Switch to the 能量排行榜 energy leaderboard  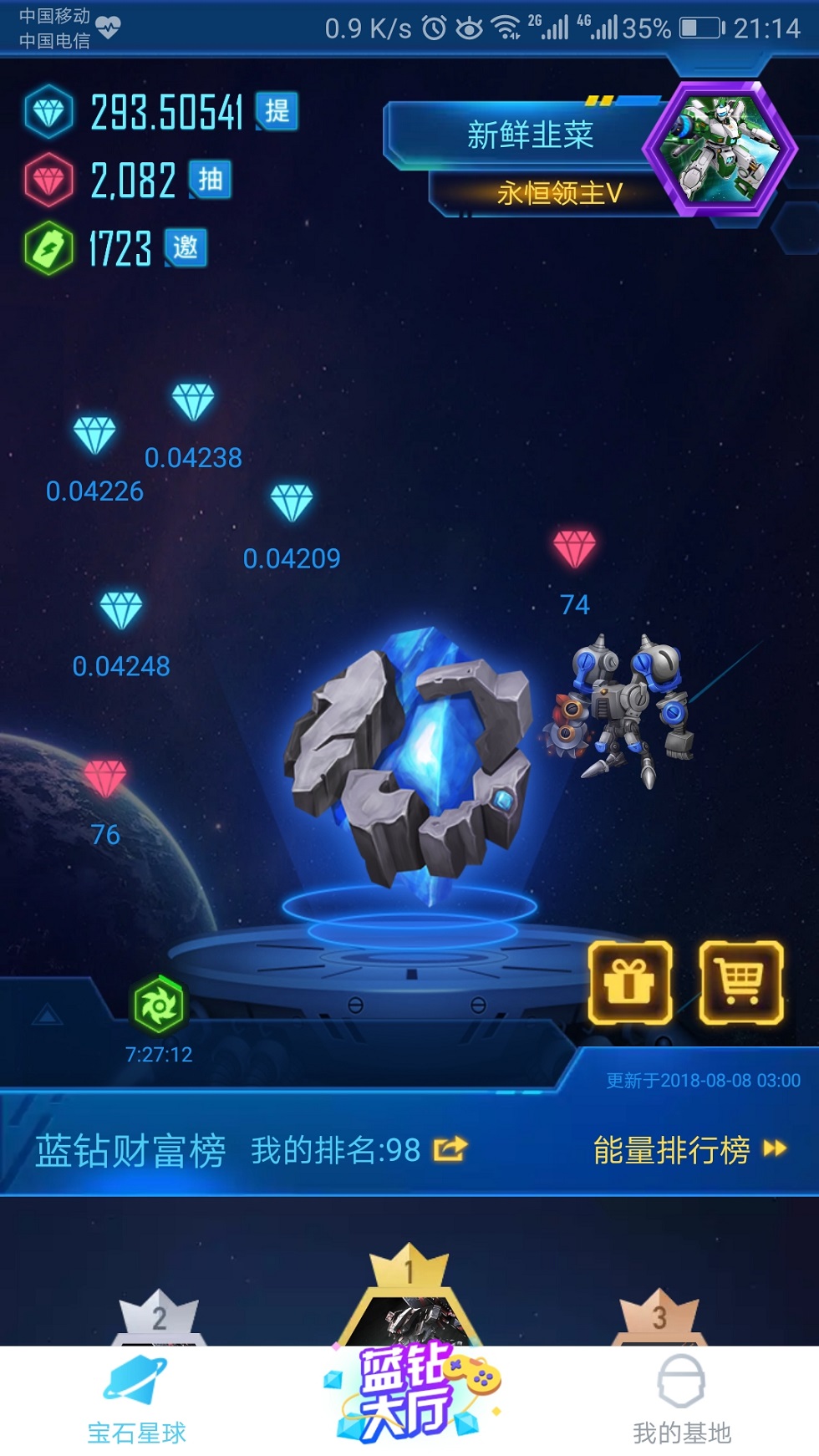[689, 1150]
